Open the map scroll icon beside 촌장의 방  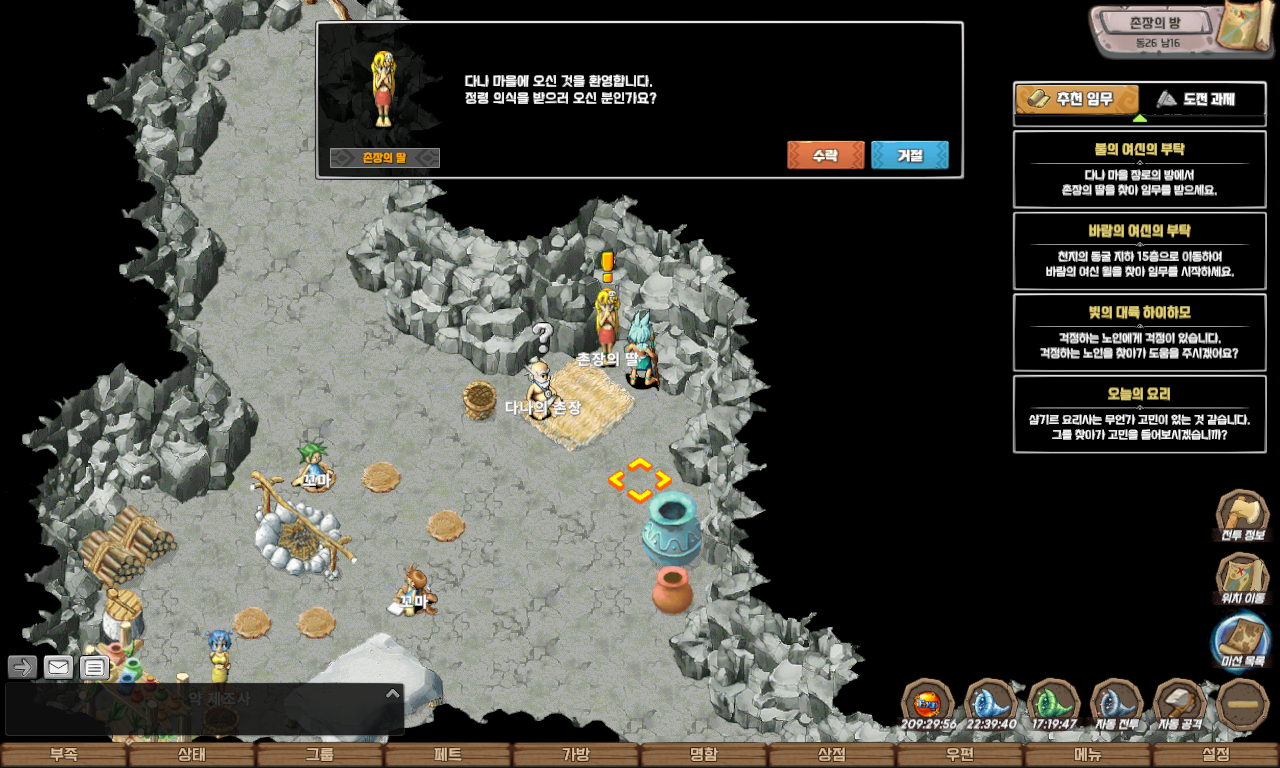click(x=1245, y=30)
